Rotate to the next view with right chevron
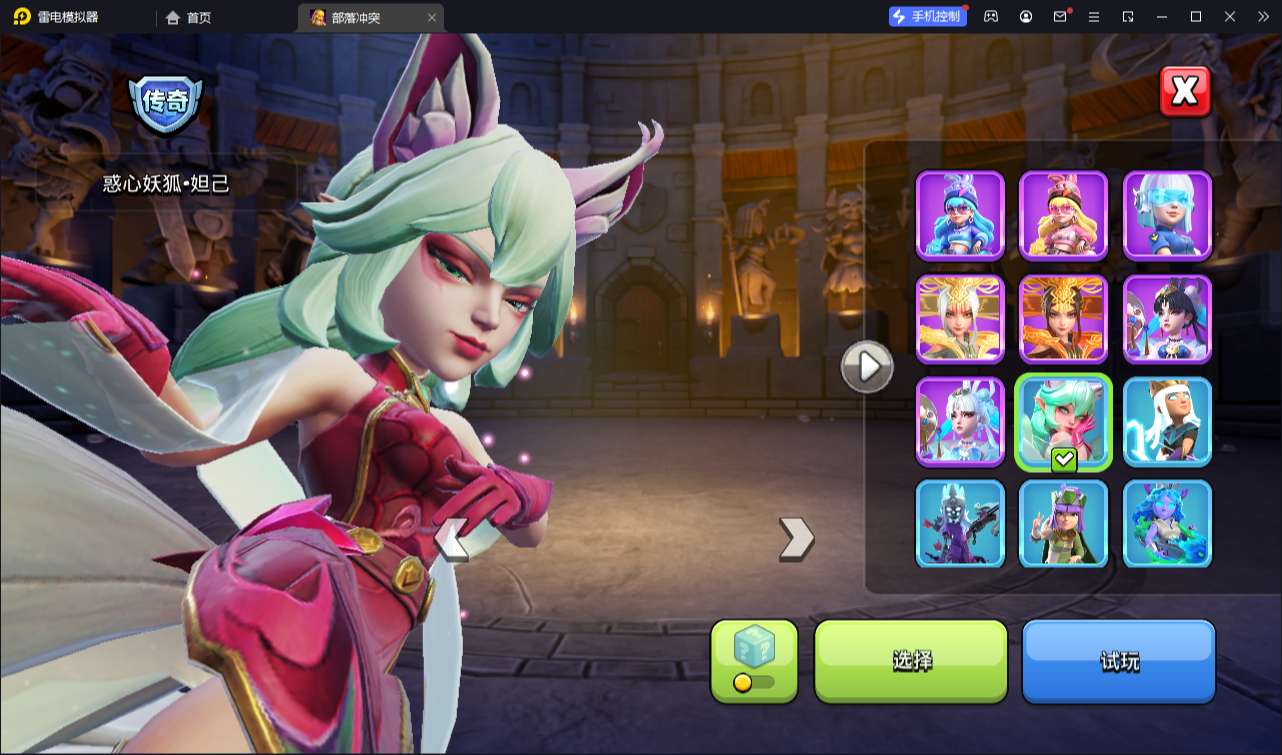The image size is (1282, 755). click(796, 538)
